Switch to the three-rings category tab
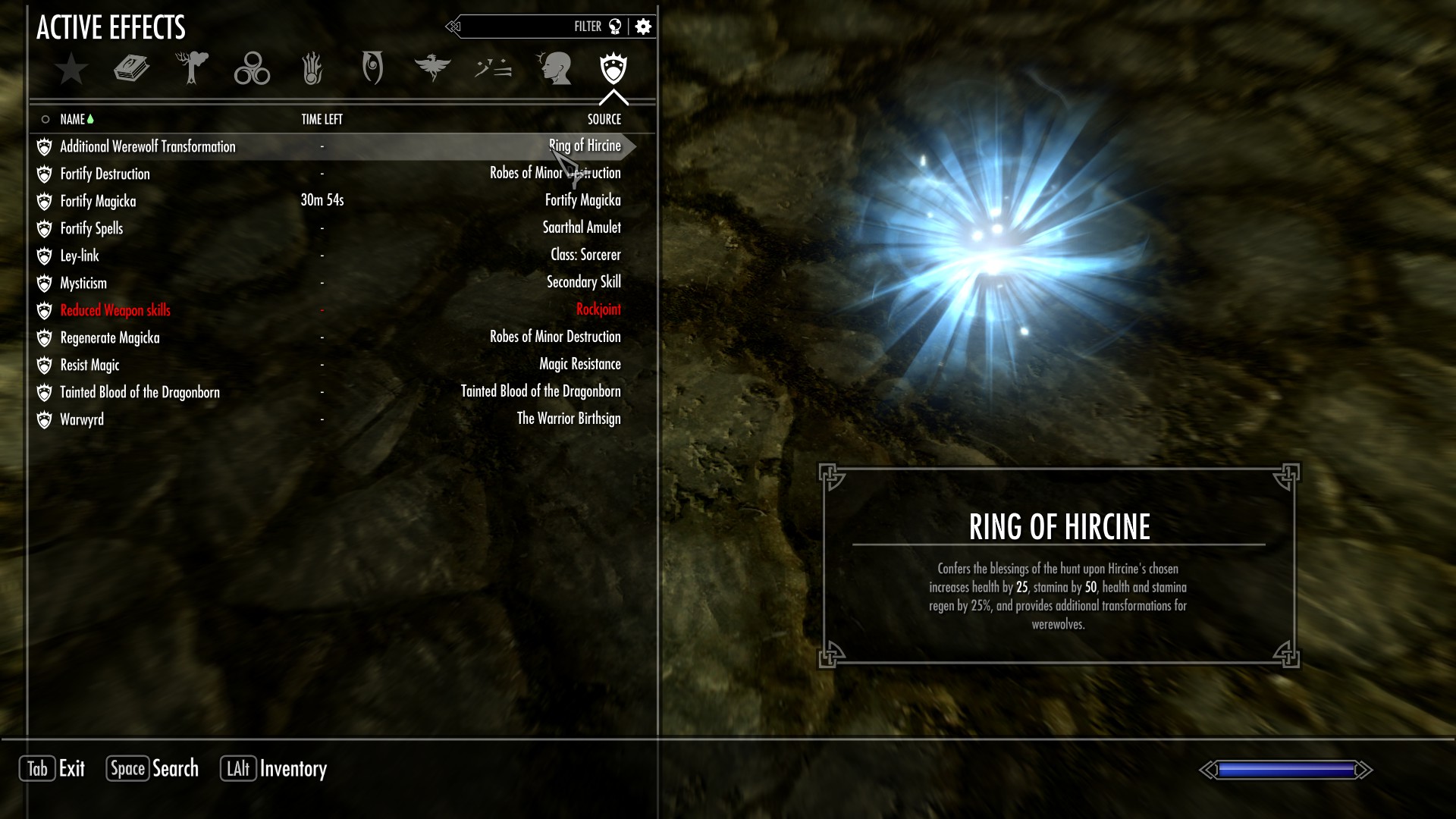The width and height of the screenshot is (1456, 819). click(252, 68)
